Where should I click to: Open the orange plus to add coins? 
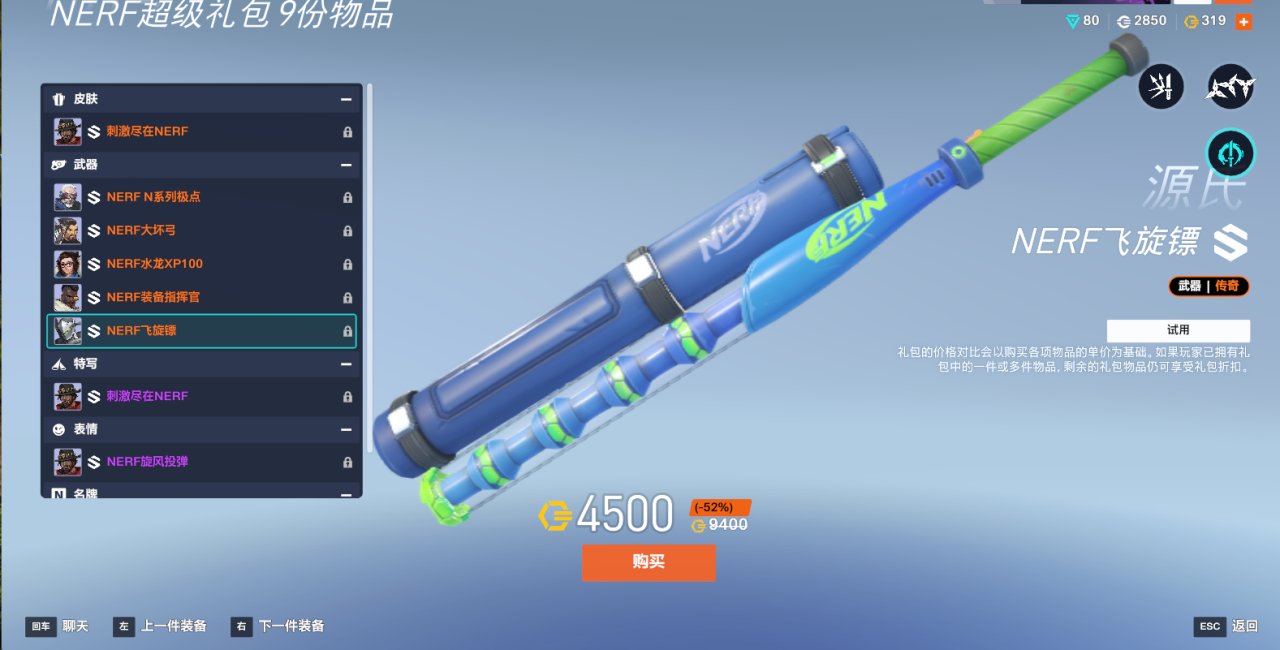1243,21
